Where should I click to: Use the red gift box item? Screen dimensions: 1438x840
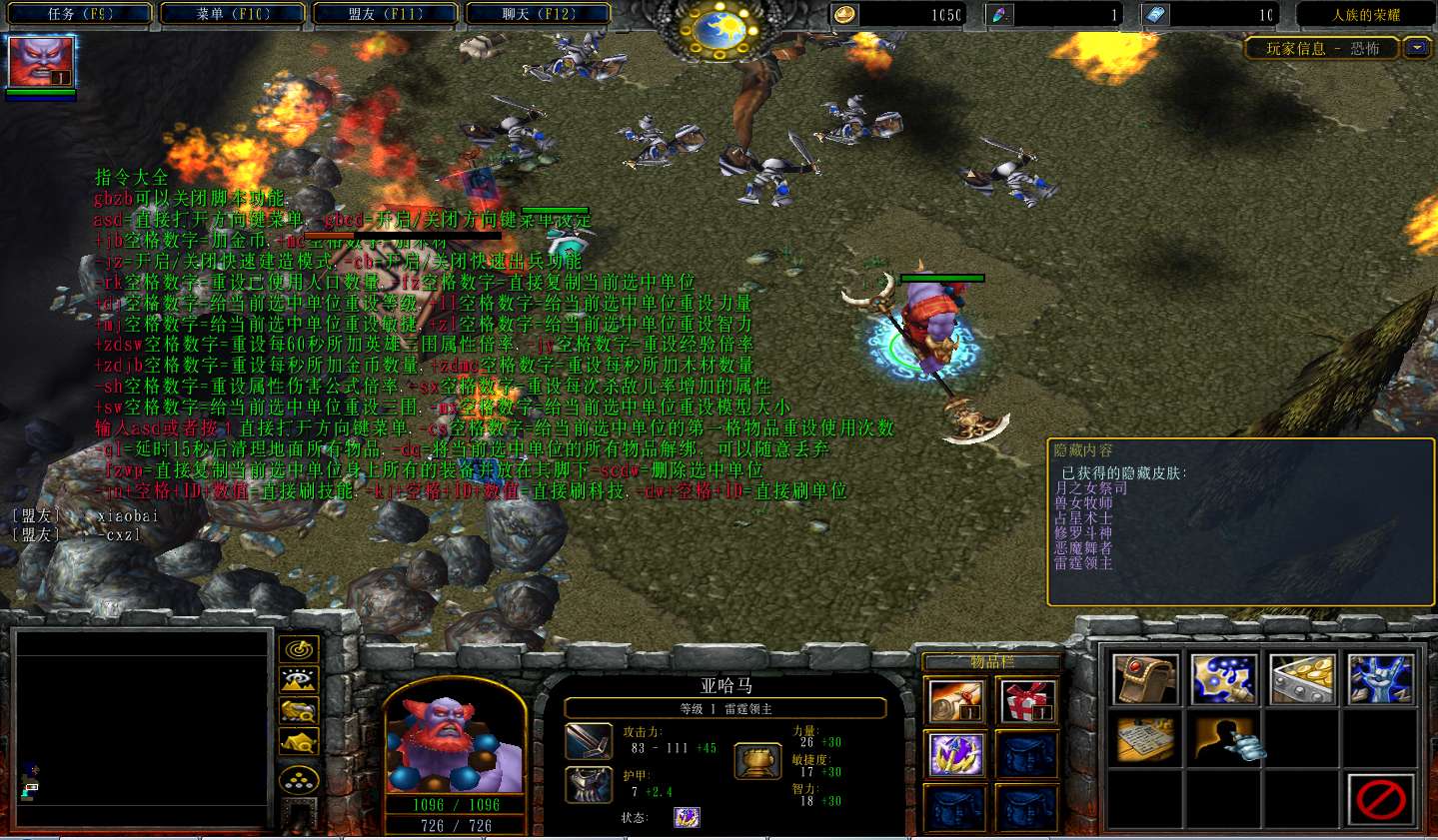[x=1026, y=701]
